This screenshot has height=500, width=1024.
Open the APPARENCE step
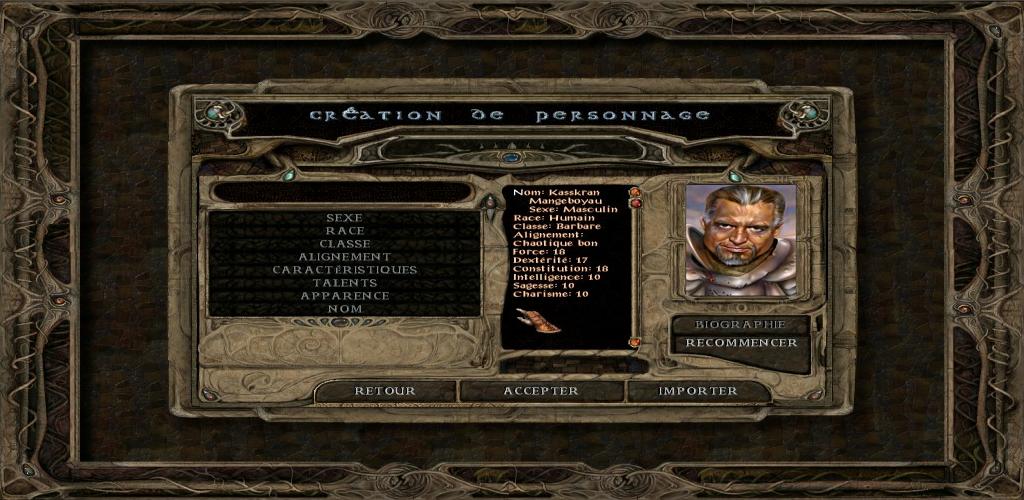pos(344,295)
